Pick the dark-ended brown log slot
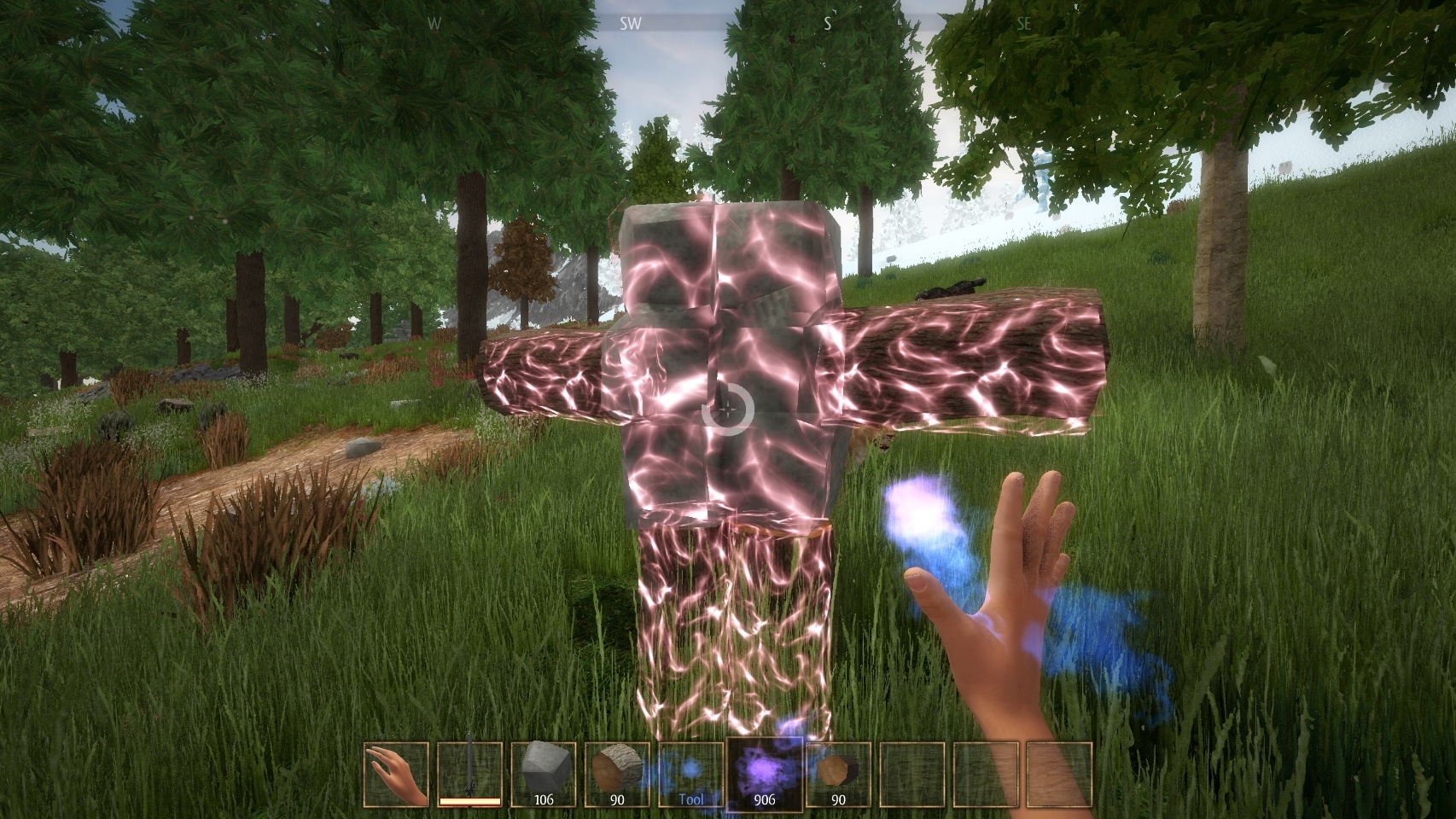This screenshot has width=1456, height=819. pyautogui.click(x=838, y=775)
